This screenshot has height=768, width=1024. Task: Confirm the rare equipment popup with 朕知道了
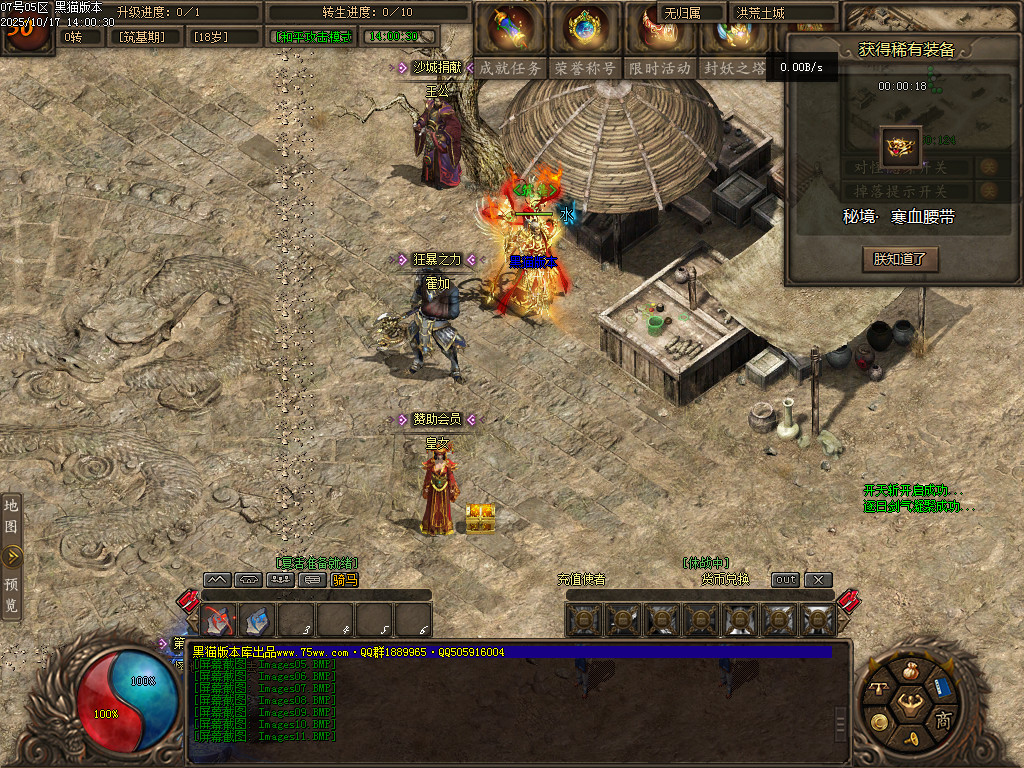tap(900, 259)
